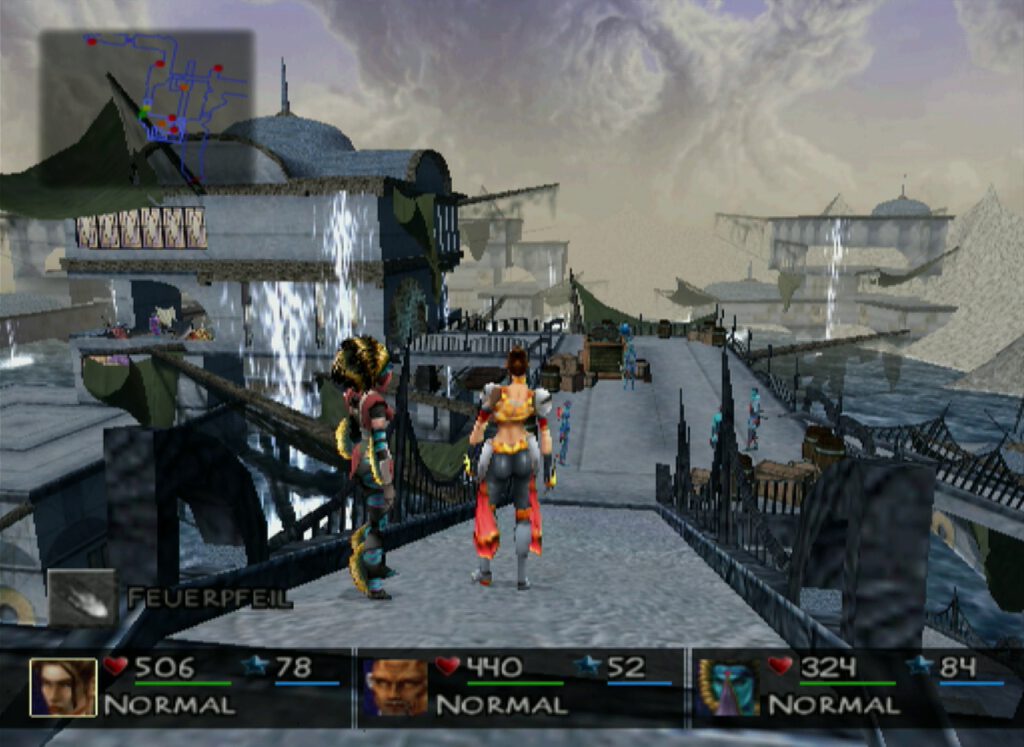Select the long-haired party leader portrait

click(63, 687)
